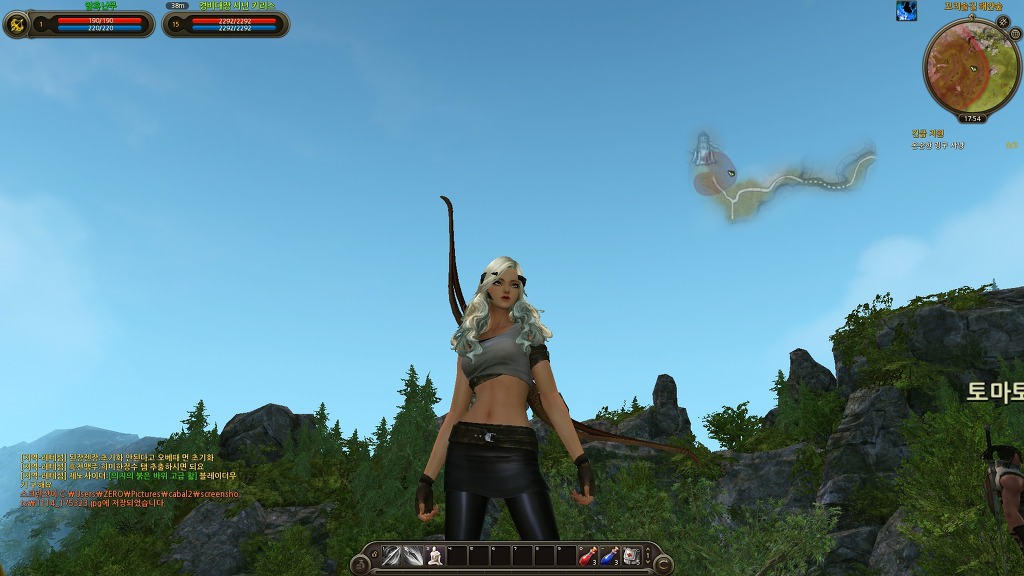Select the blue buff icon near minimap
The width and height of the screenshot is (1024, 576).
coord(906,11)
